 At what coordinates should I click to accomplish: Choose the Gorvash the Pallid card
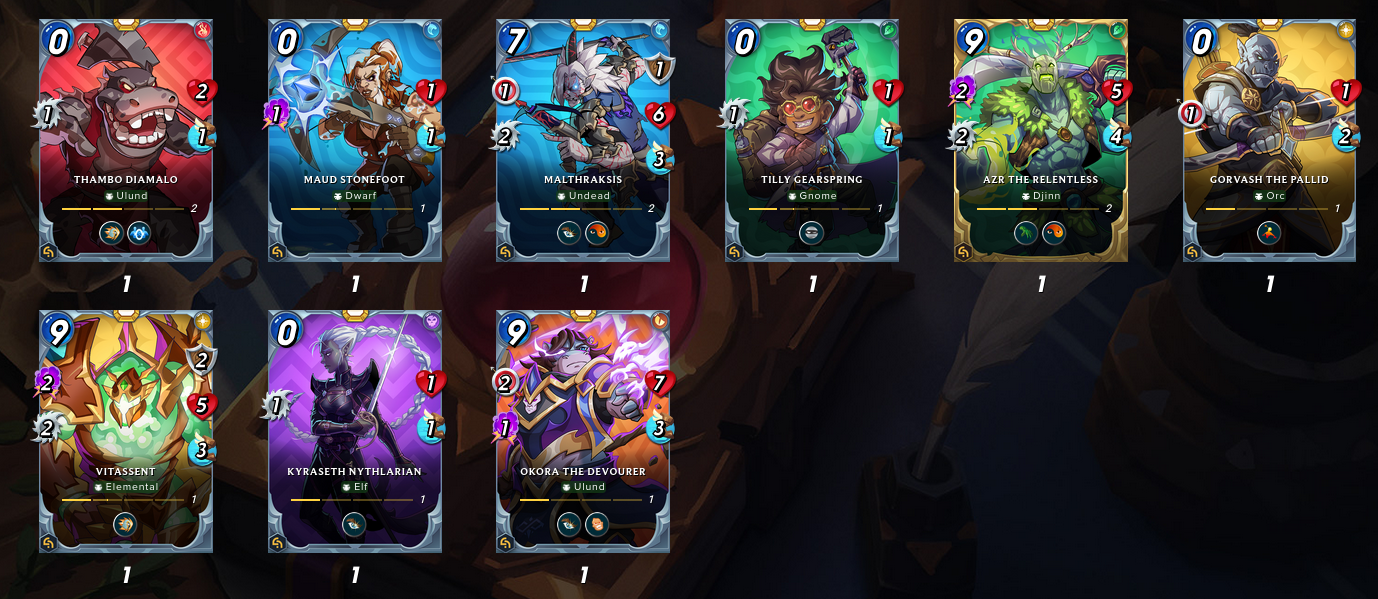point(1269,140)
